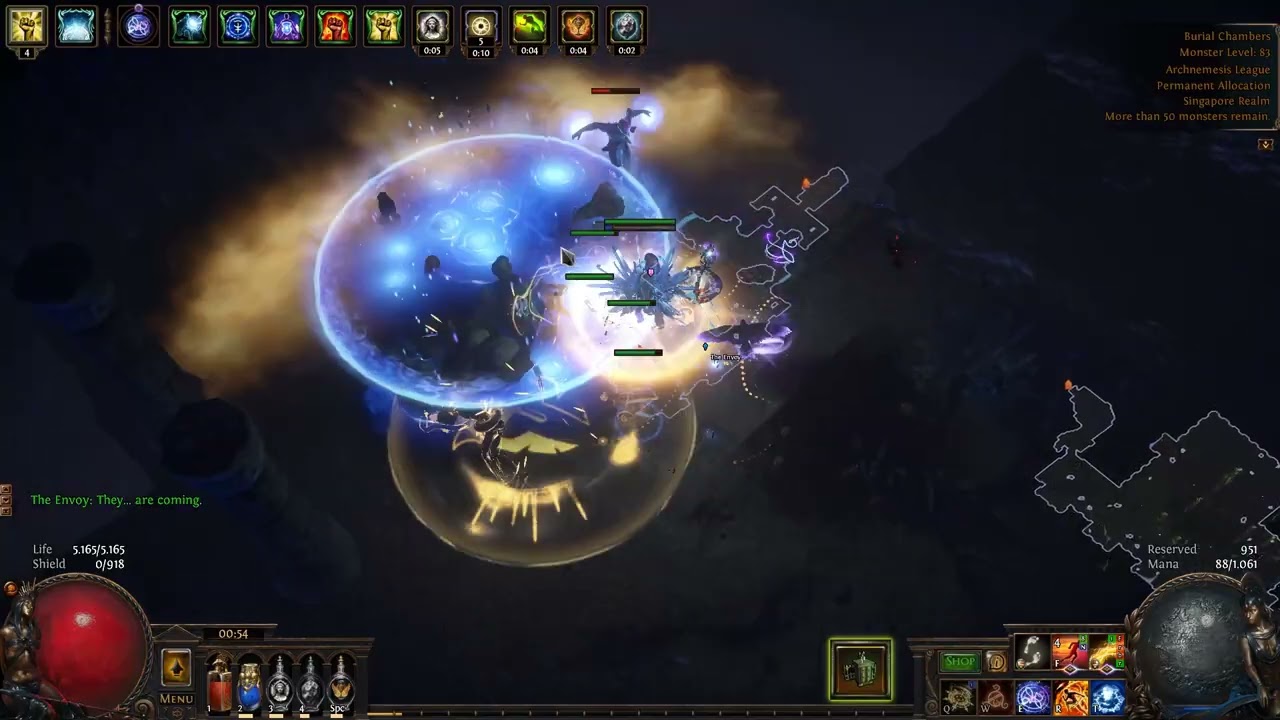Activate the golden sun skill on Q
The image size is (1280, 720).
(957, 697)
